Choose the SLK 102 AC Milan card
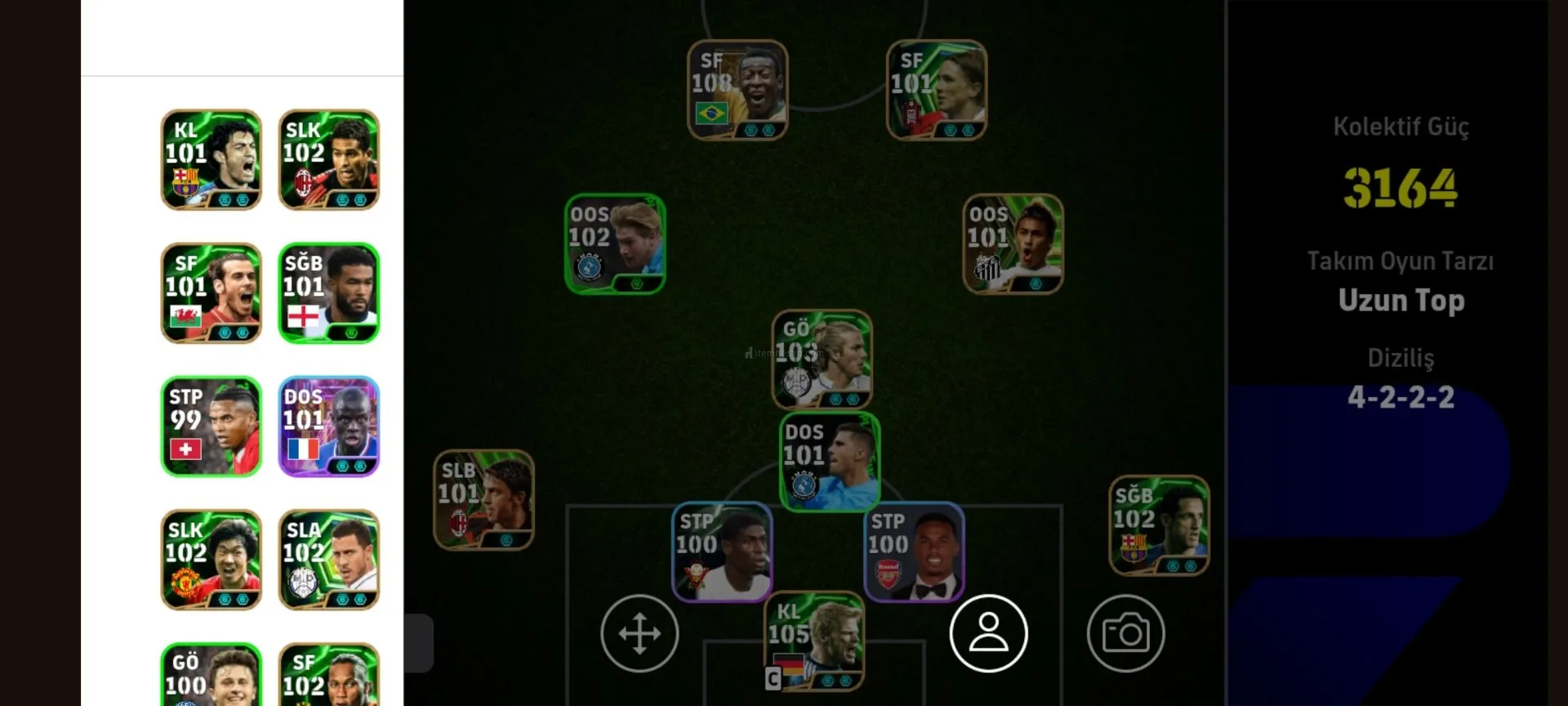This screenshot has width=1568, height=706. pos(328,160)
